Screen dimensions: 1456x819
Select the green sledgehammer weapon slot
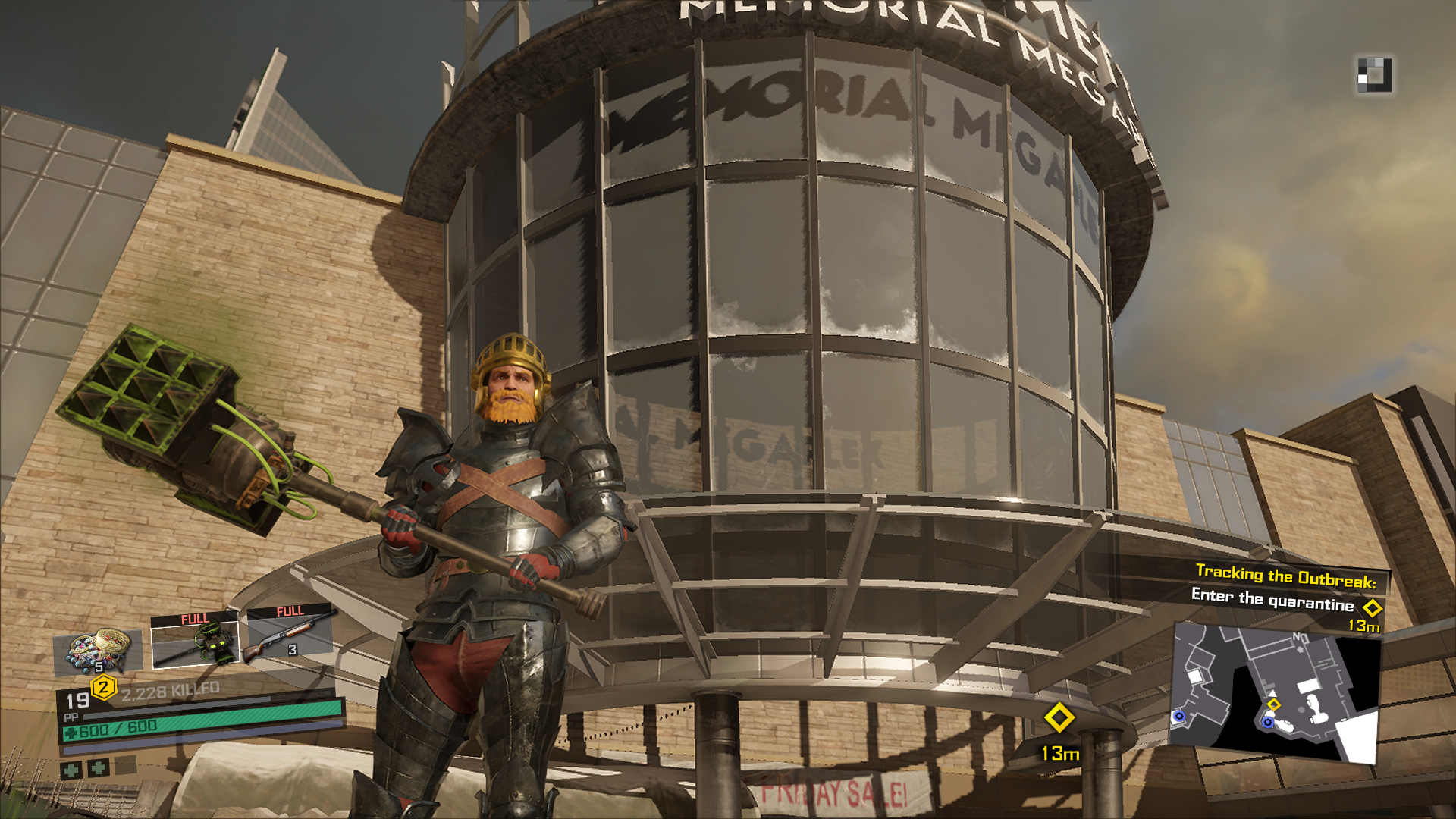(x=195, y=641)
